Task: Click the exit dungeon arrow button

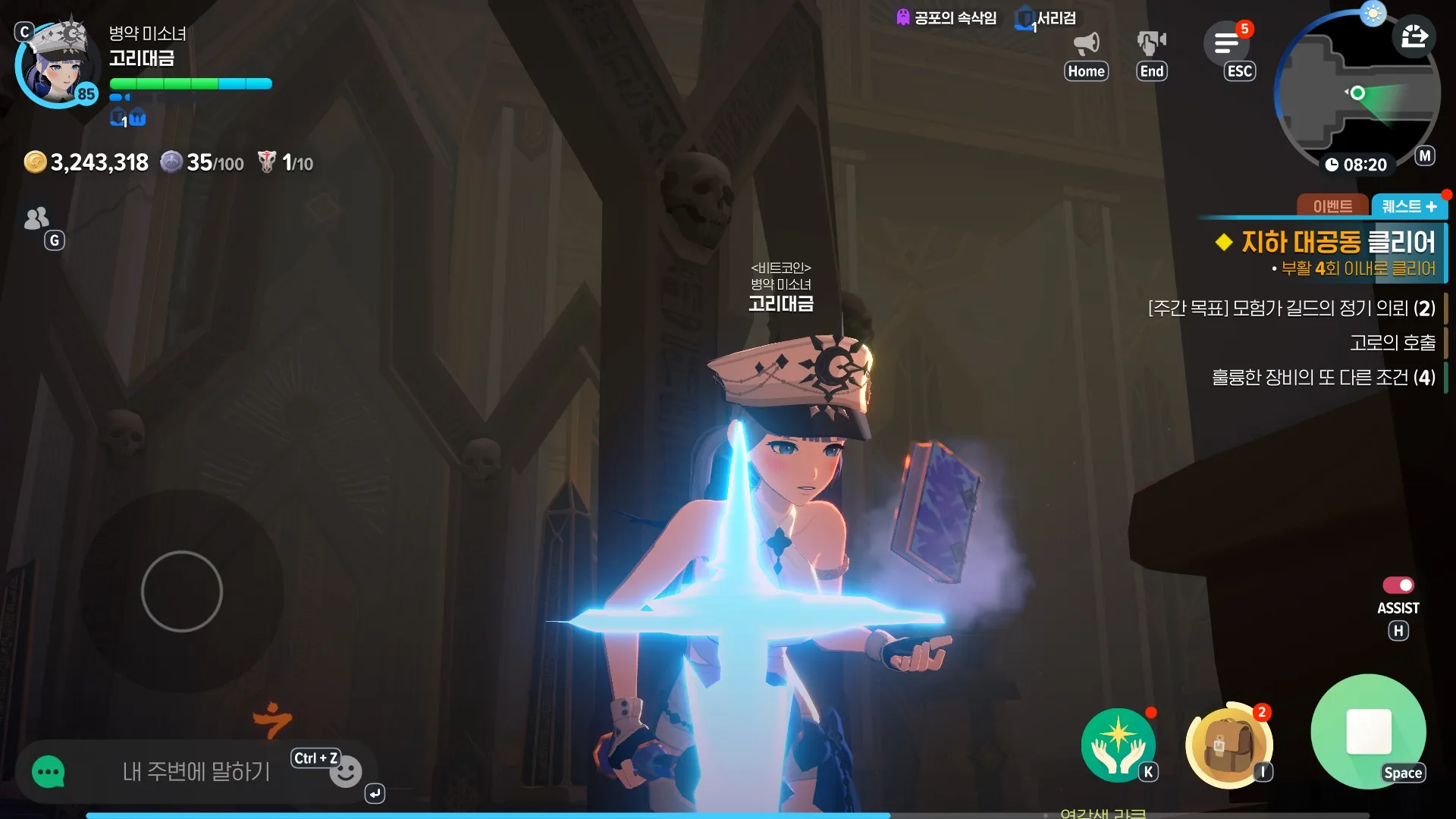Action: pyautogui.click(x=1414, y=36)
